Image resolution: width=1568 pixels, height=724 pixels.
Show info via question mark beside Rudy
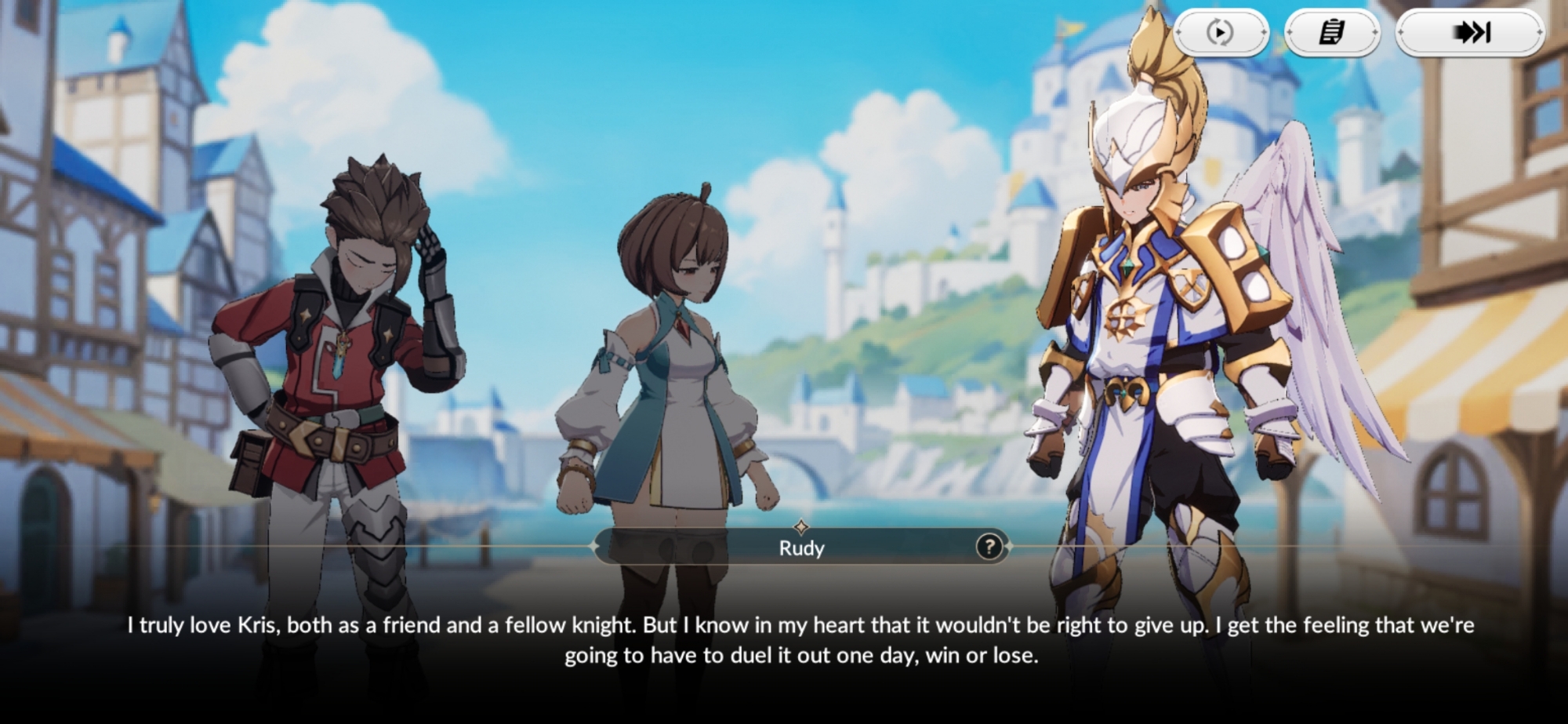[989, 547]
